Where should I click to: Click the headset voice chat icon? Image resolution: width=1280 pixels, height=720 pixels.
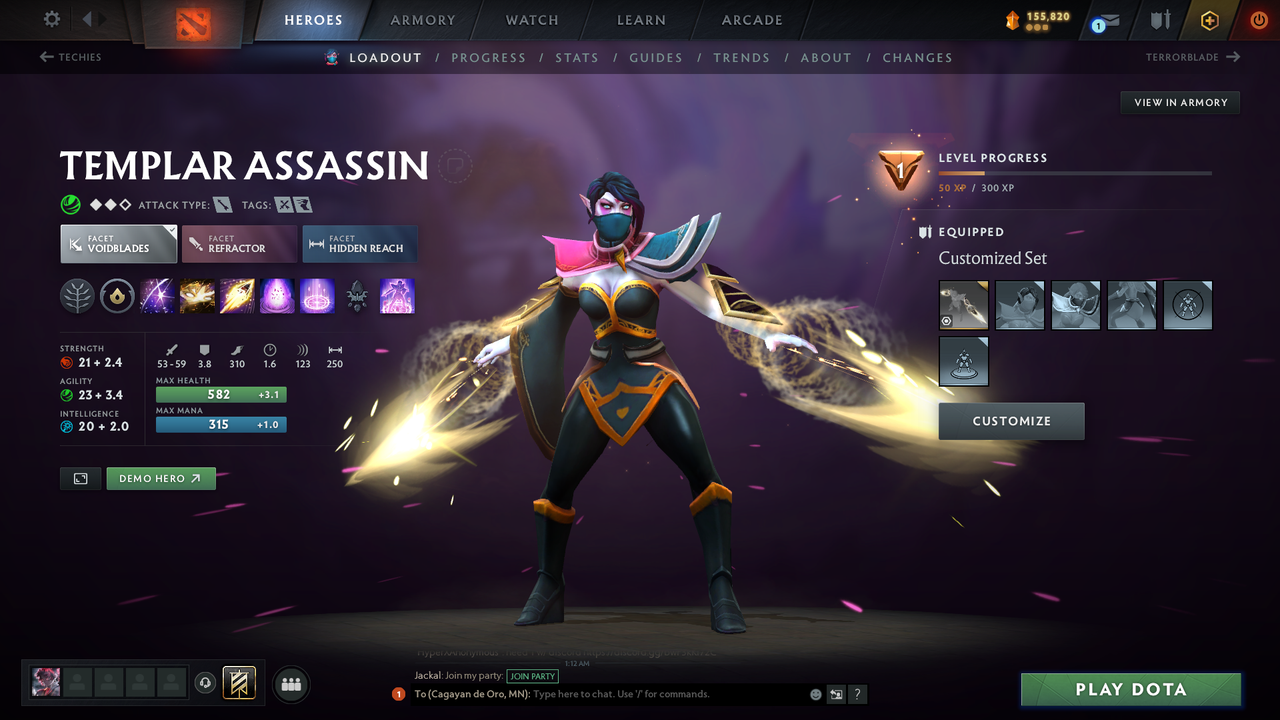207,683
